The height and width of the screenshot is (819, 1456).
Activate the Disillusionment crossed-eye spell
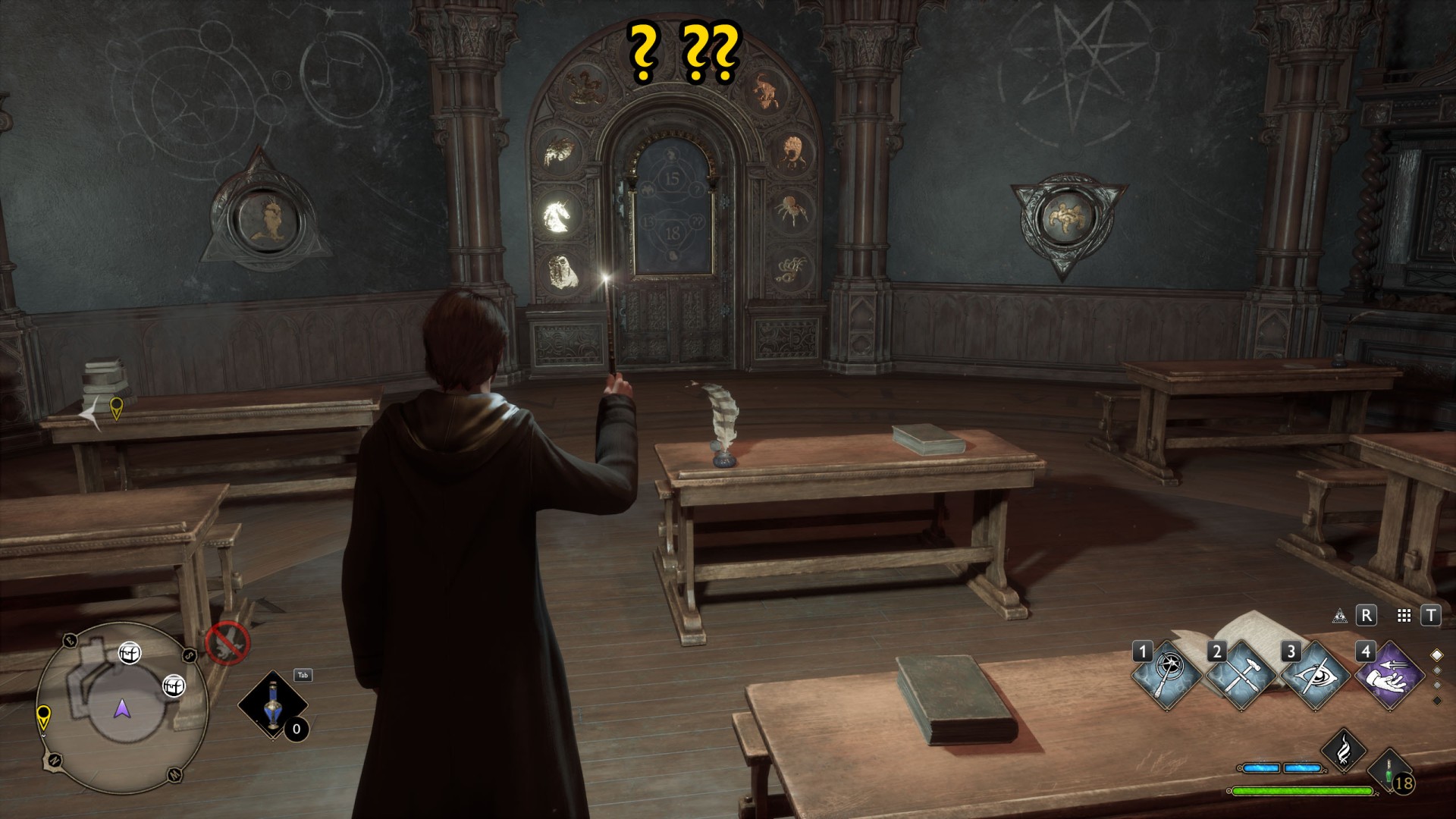[1316, 674]
